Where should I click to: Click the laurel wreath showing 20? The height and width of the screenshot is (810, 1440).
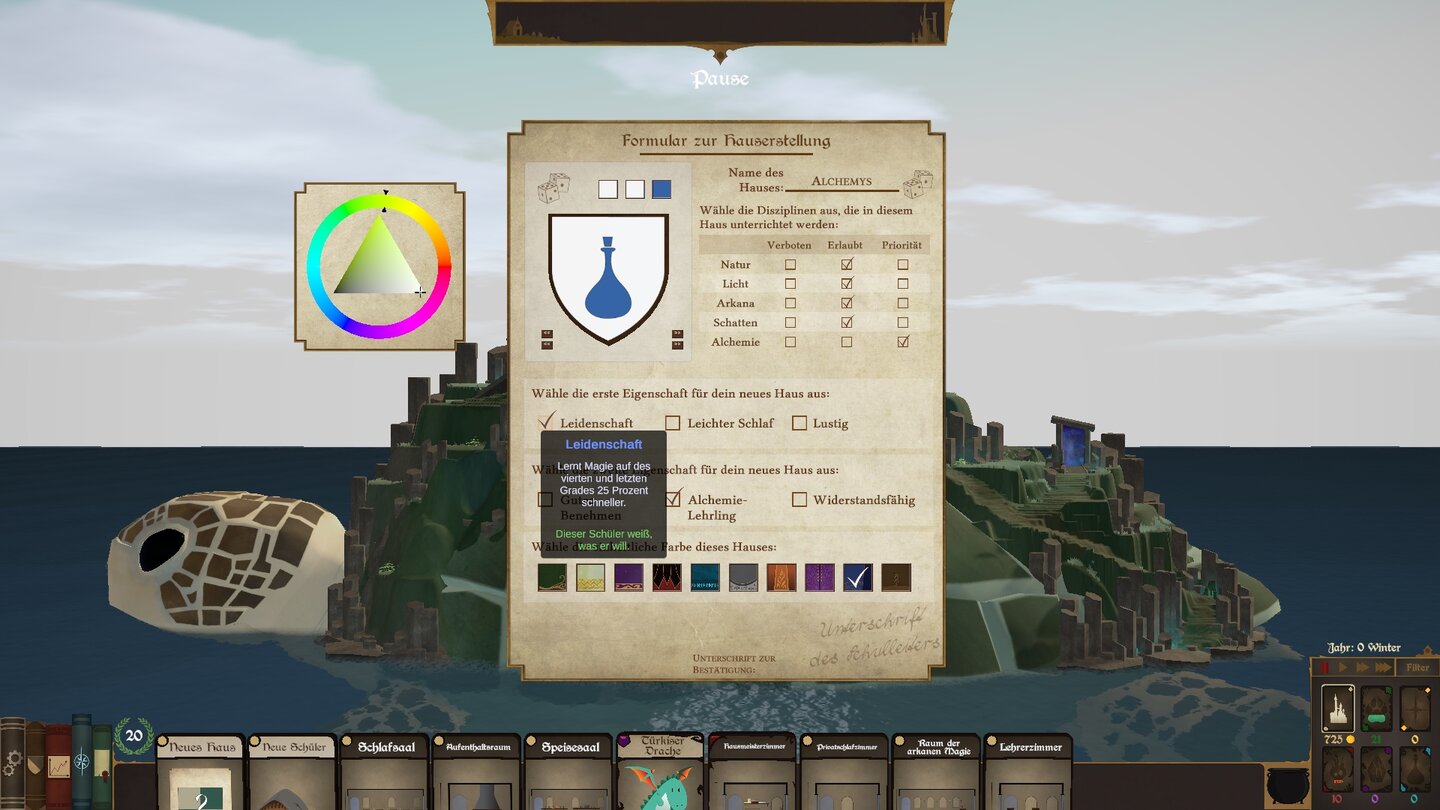tap(134, 735)
